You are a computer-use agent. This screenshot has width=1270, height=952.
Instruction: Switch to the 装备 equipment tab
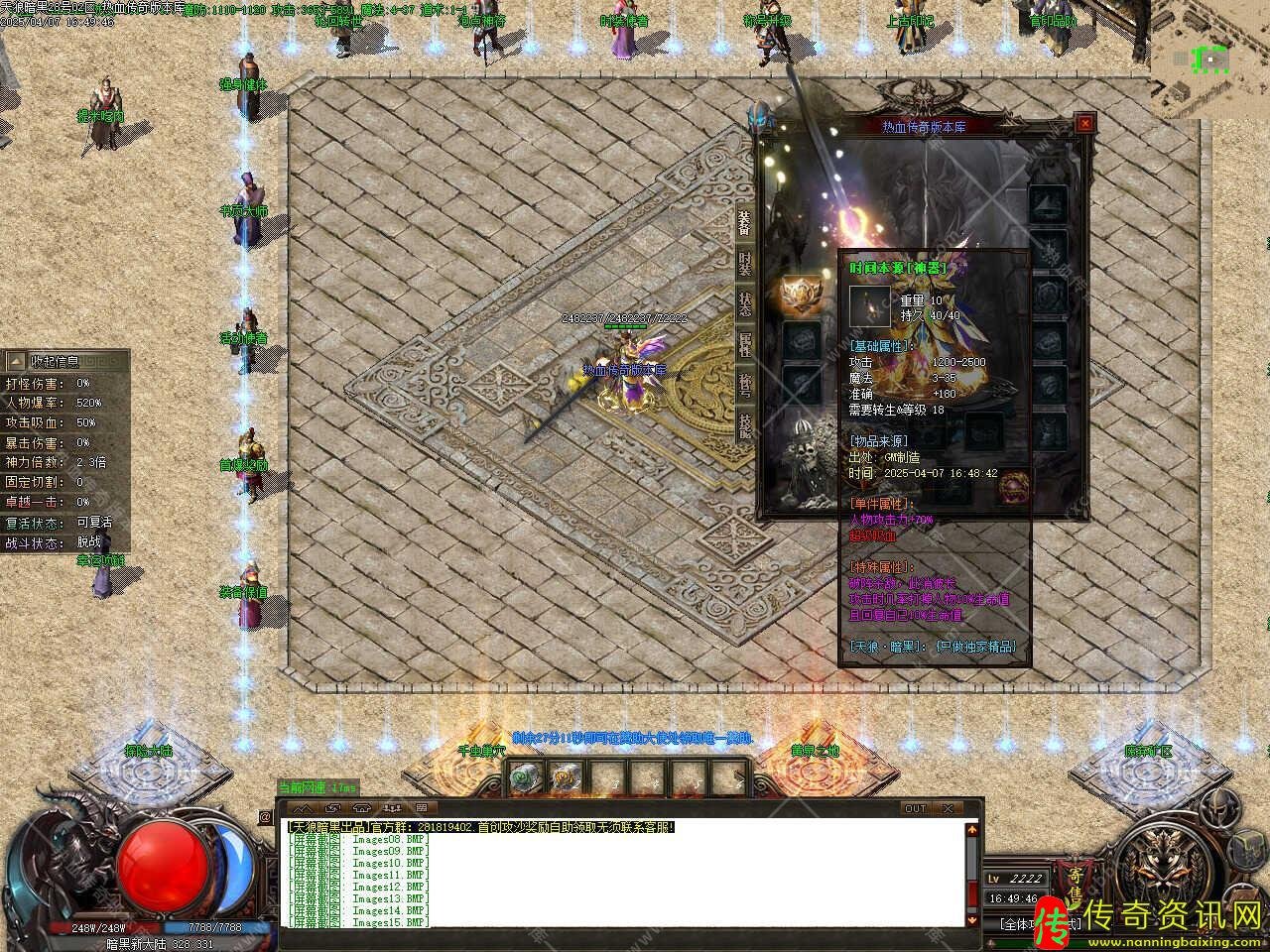(x=744, y=223)
